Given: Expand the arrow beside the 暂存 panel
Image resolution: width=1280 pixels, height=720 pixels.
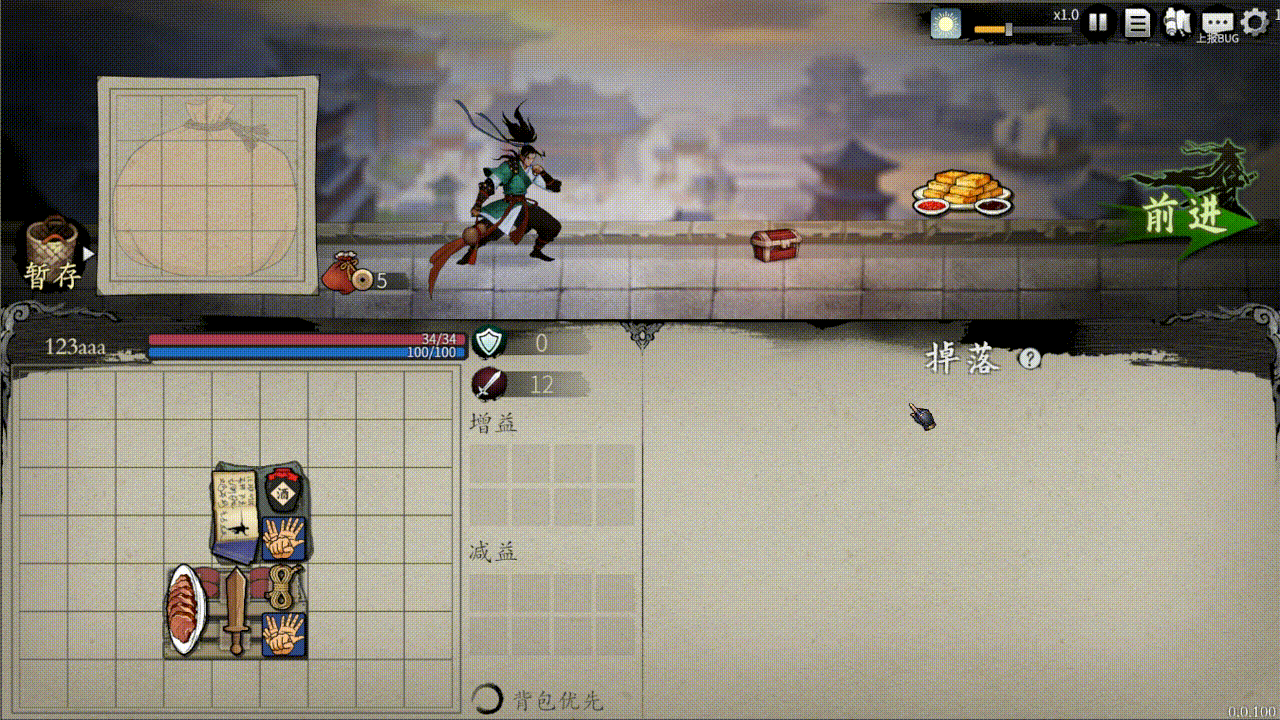Looking at the screenshot, I should 88,253.
